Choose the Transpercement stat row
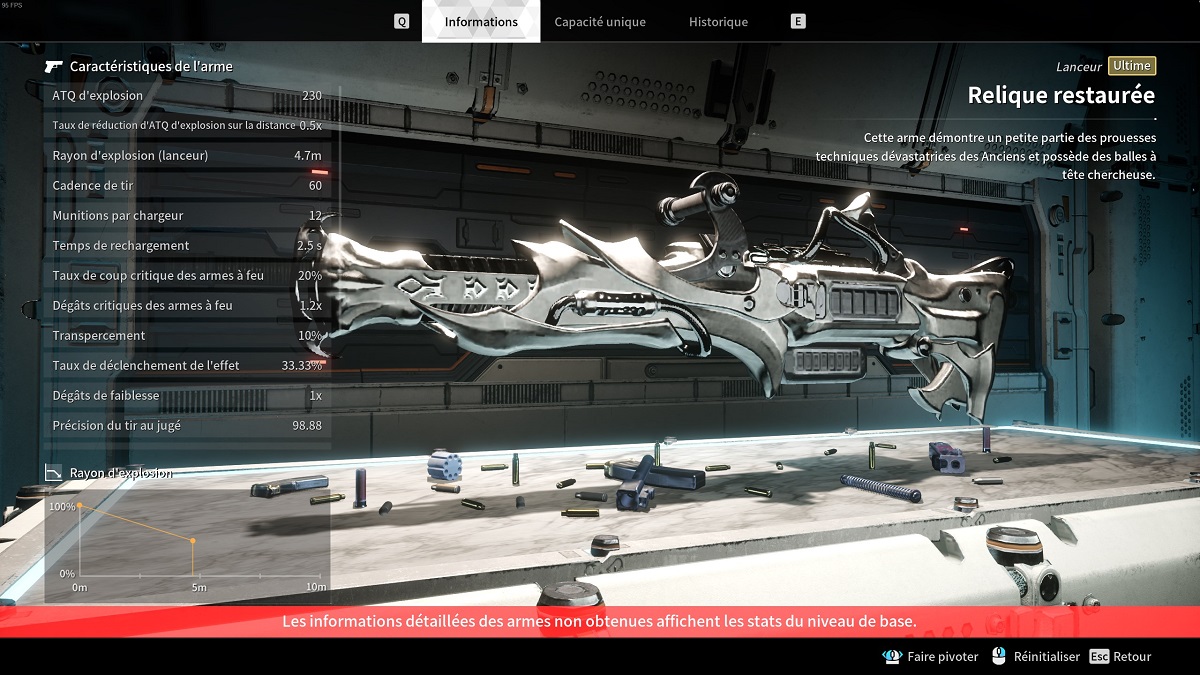The width and height of the screenshot is (1200, 675). tap(187, 336)
